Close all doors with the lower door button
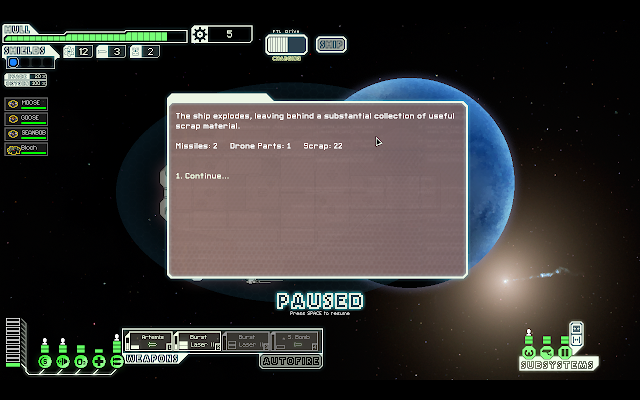Screen dimensions: 640x400 [x=577, y=341]
